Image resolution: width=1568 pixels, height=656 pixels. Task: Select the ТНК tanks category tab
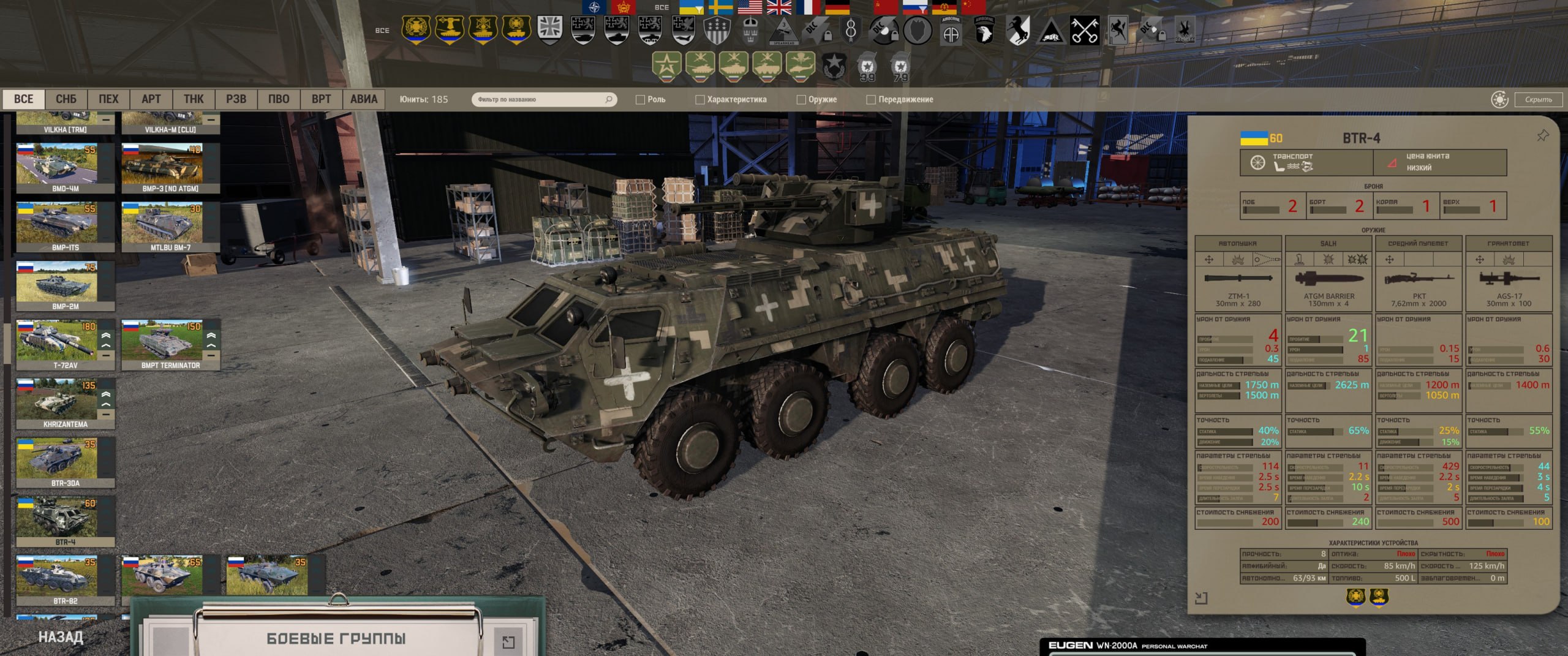pos(194,99)
